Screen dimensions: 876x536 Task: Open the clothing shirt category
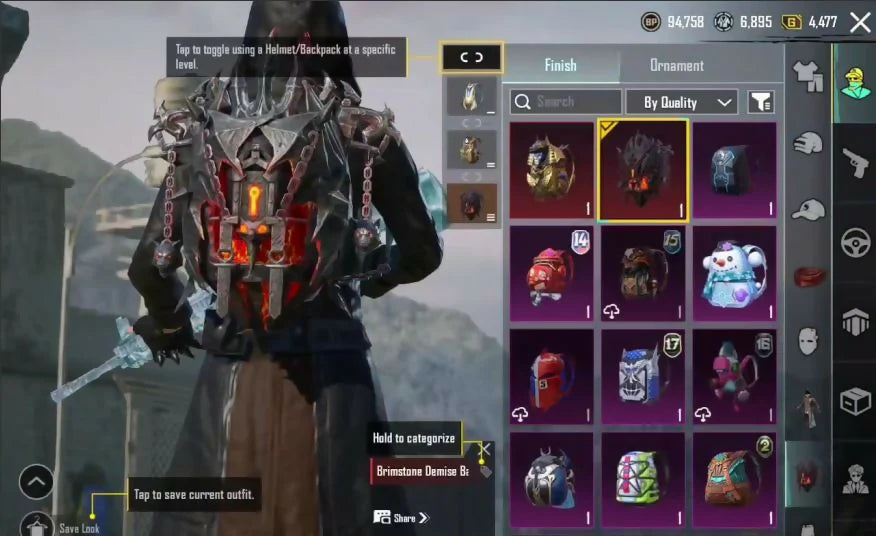808,75
